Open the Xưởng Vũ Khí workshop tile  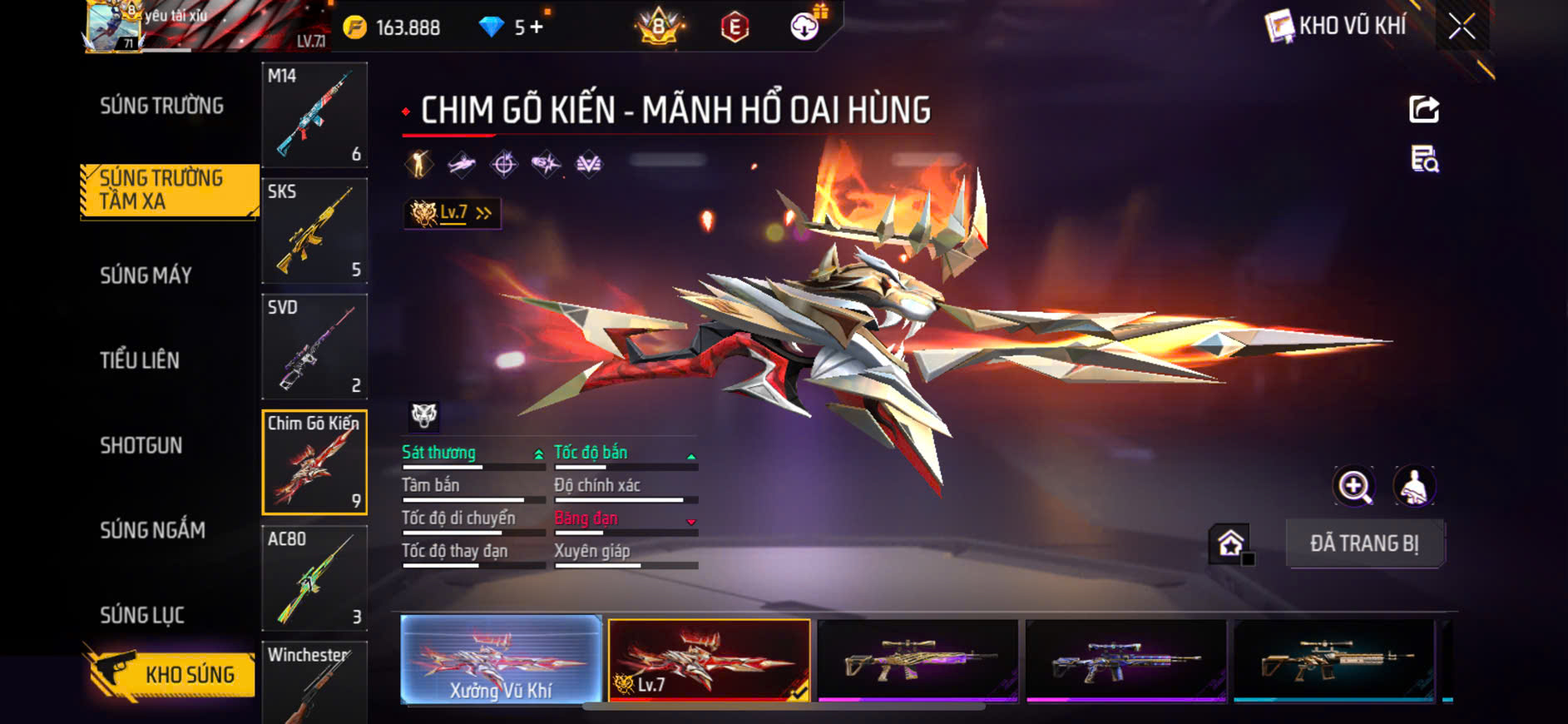pyautogui.click(x=501, y=660)
